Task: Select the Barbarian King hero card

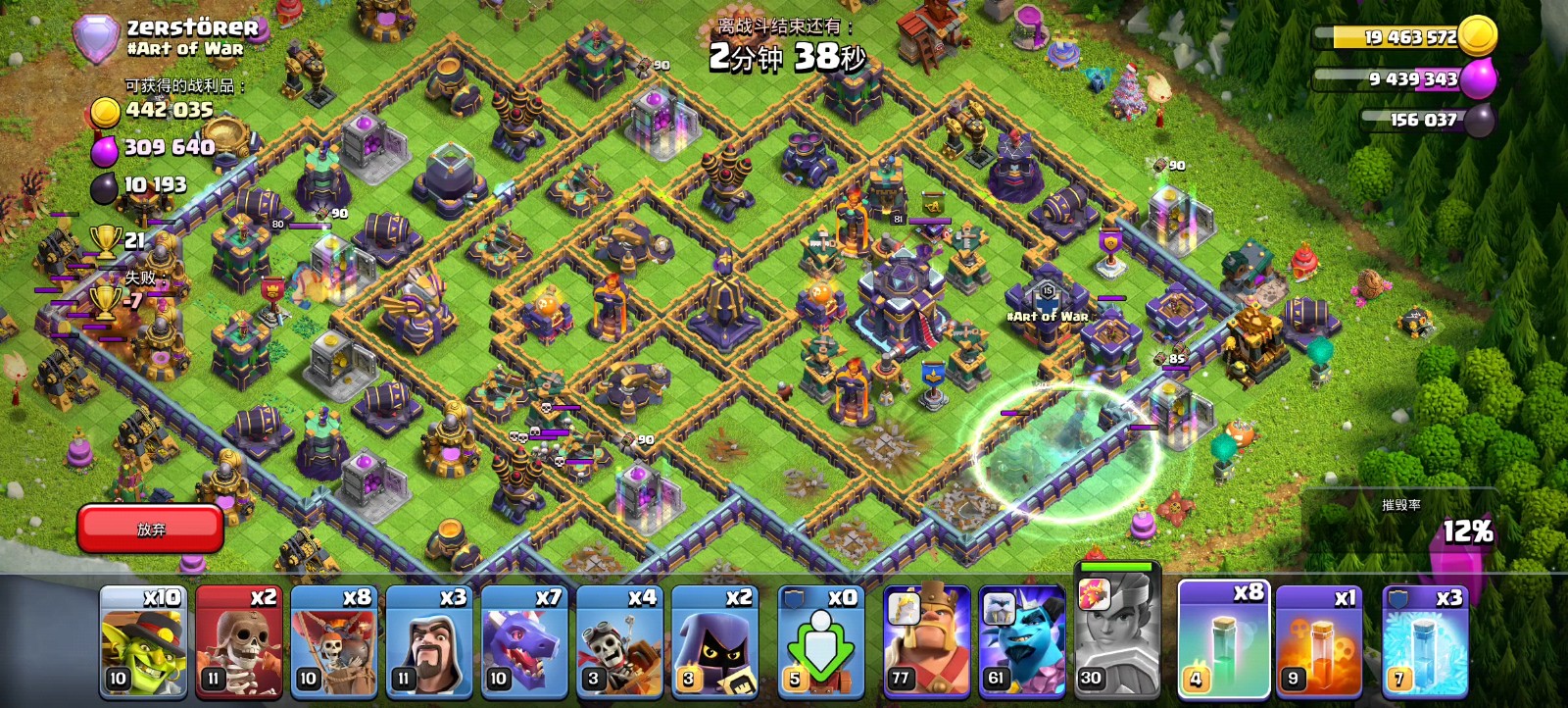Action: coord(926,642)
